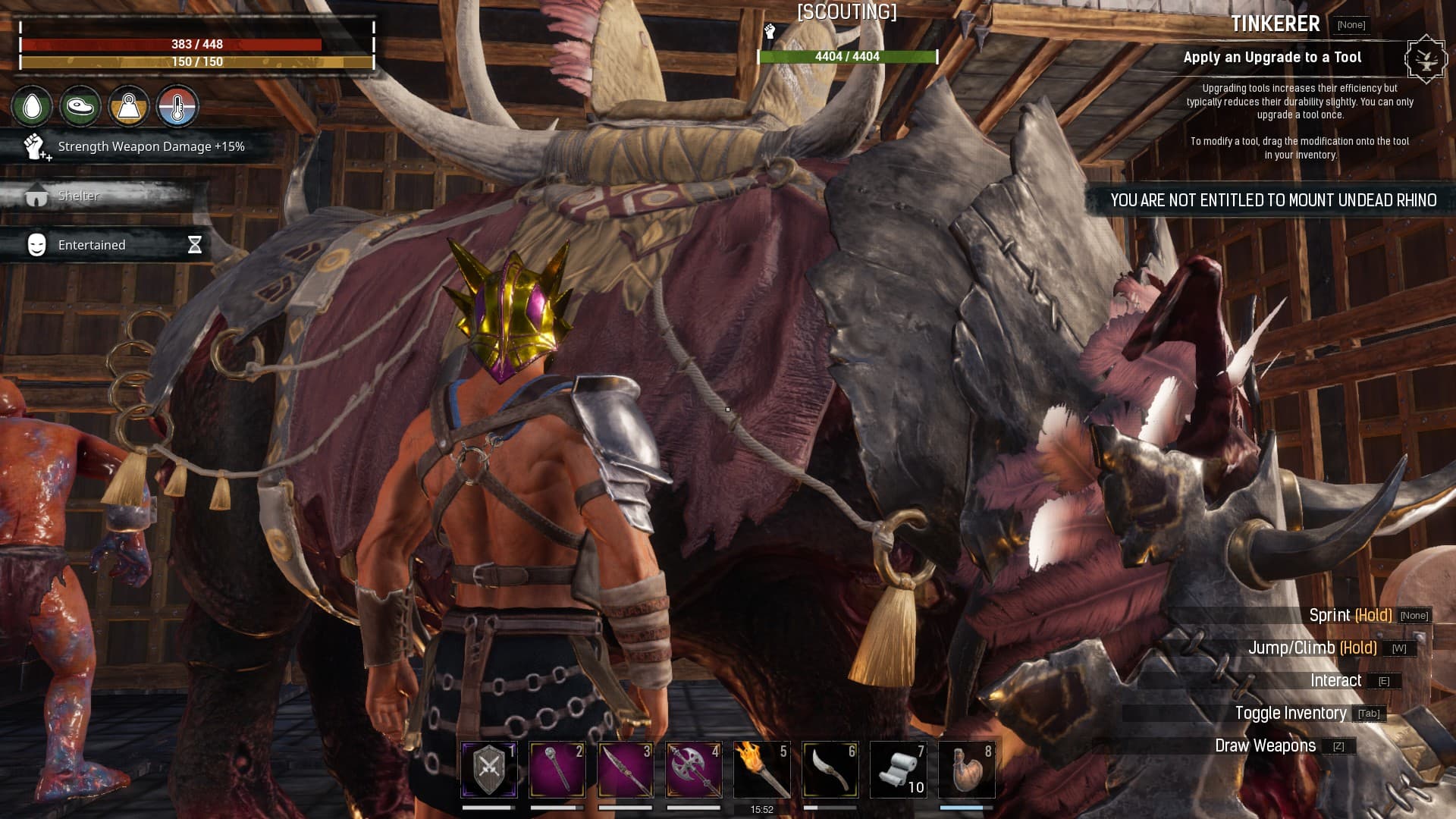Viewport: 1456px width, 819px height.
Task: Select the Strength Weapon Damage buff entry
Action: (136, 146)
